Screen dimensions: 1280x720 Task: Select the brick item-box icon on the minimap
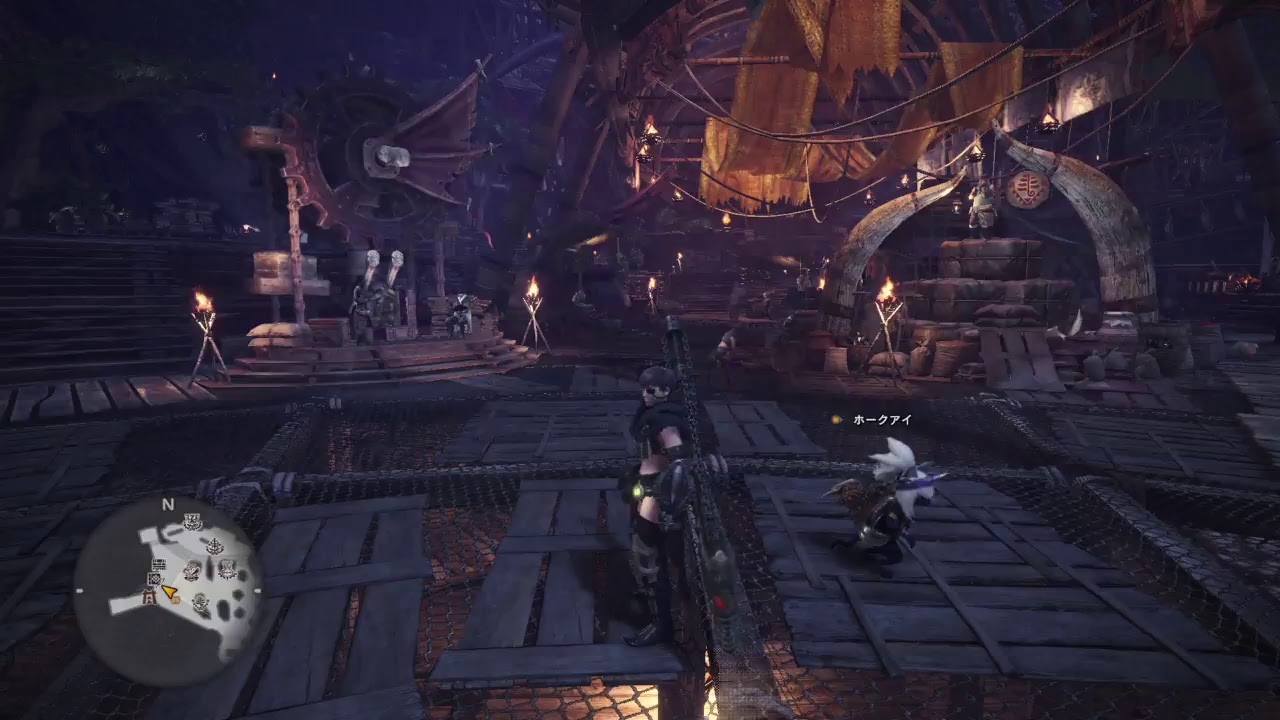click(x=160, y=564)
